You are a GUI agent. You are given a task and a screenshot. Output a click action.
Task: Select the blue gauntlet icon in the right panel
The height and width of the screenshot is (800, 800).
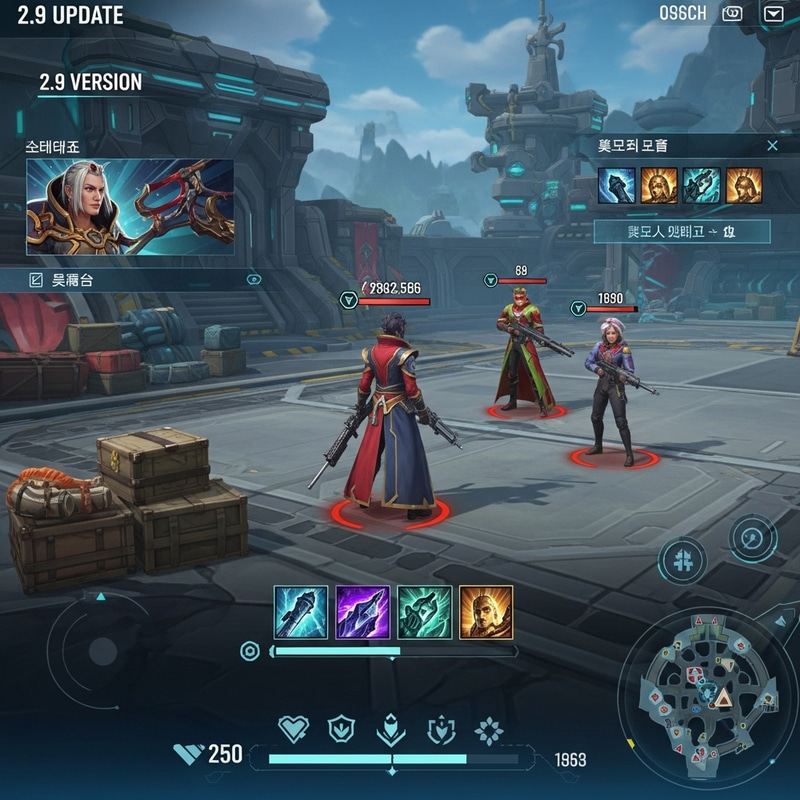[617, 185]
